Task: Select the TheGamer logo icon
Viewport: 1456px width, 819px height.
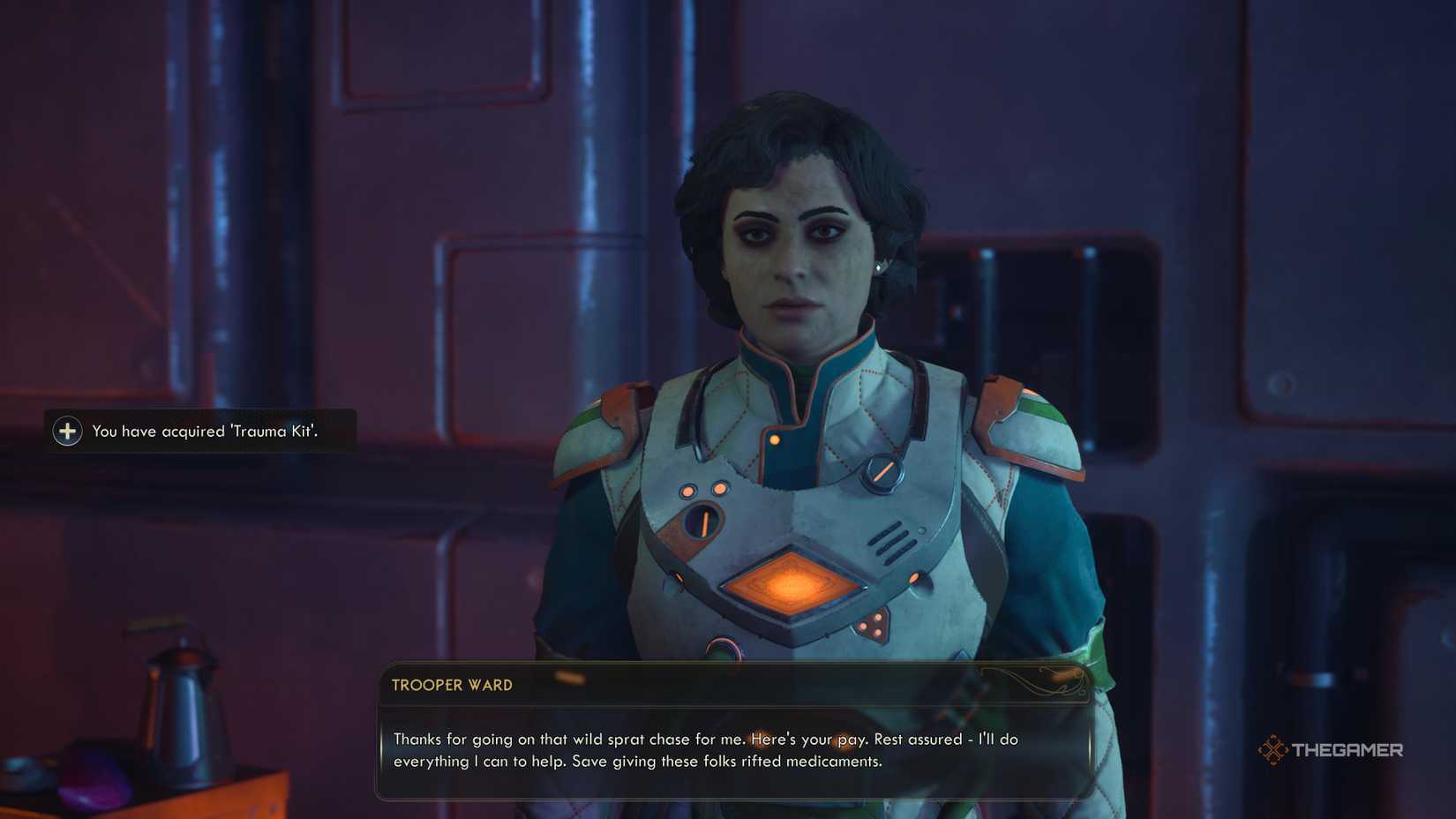Action: pyautogui.click(x=1274, y=750)
